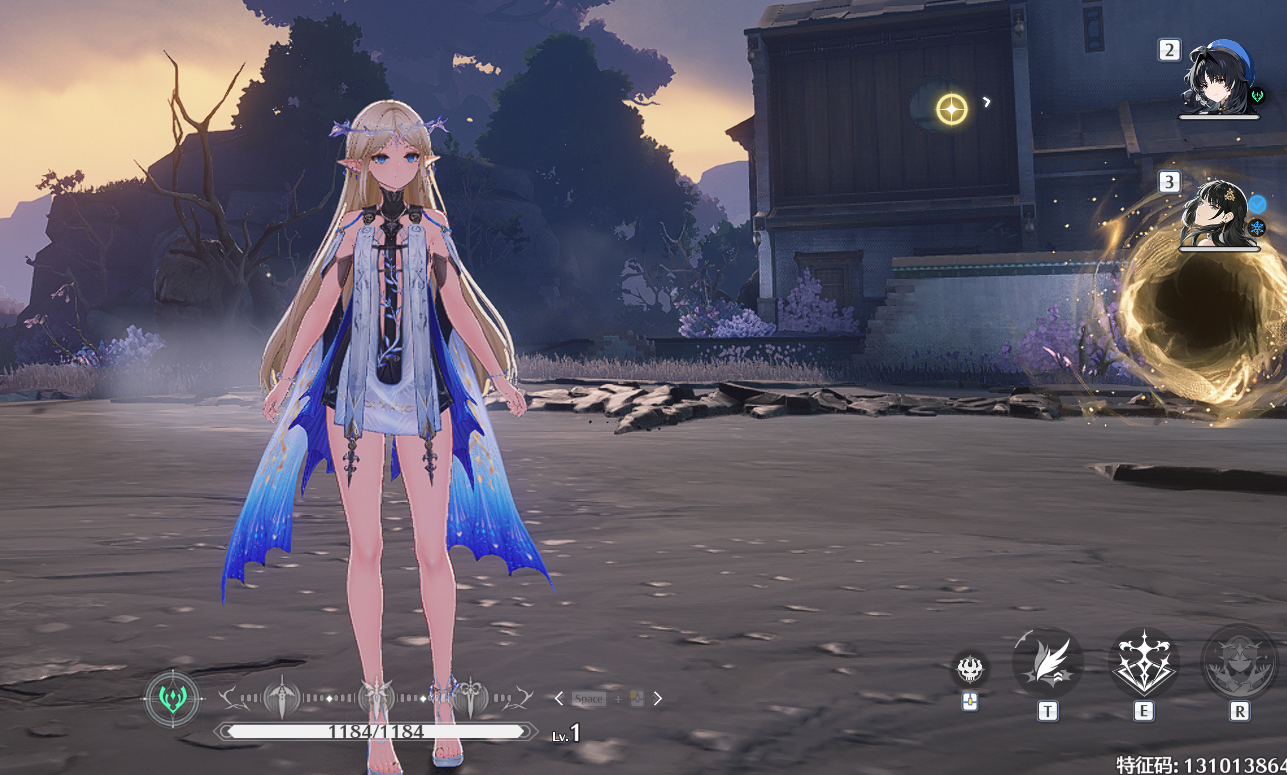Switch to the gold-hairpin party member portrait
Image resolution: width=1287 pixels, height=775 pixels.
[x=1216, y=213]
